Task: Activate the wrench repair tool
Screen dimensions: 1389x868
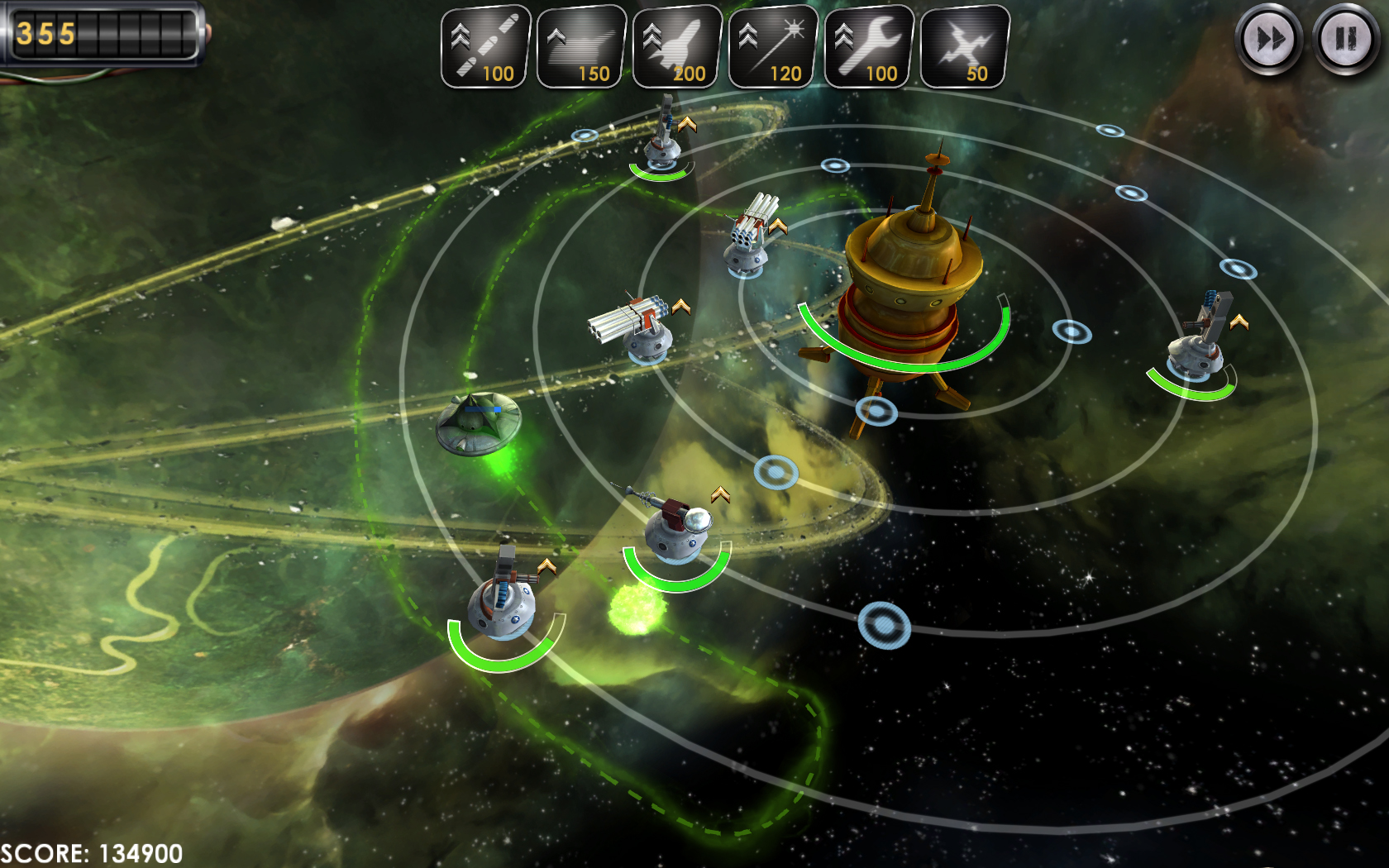Action: point(869,46)
